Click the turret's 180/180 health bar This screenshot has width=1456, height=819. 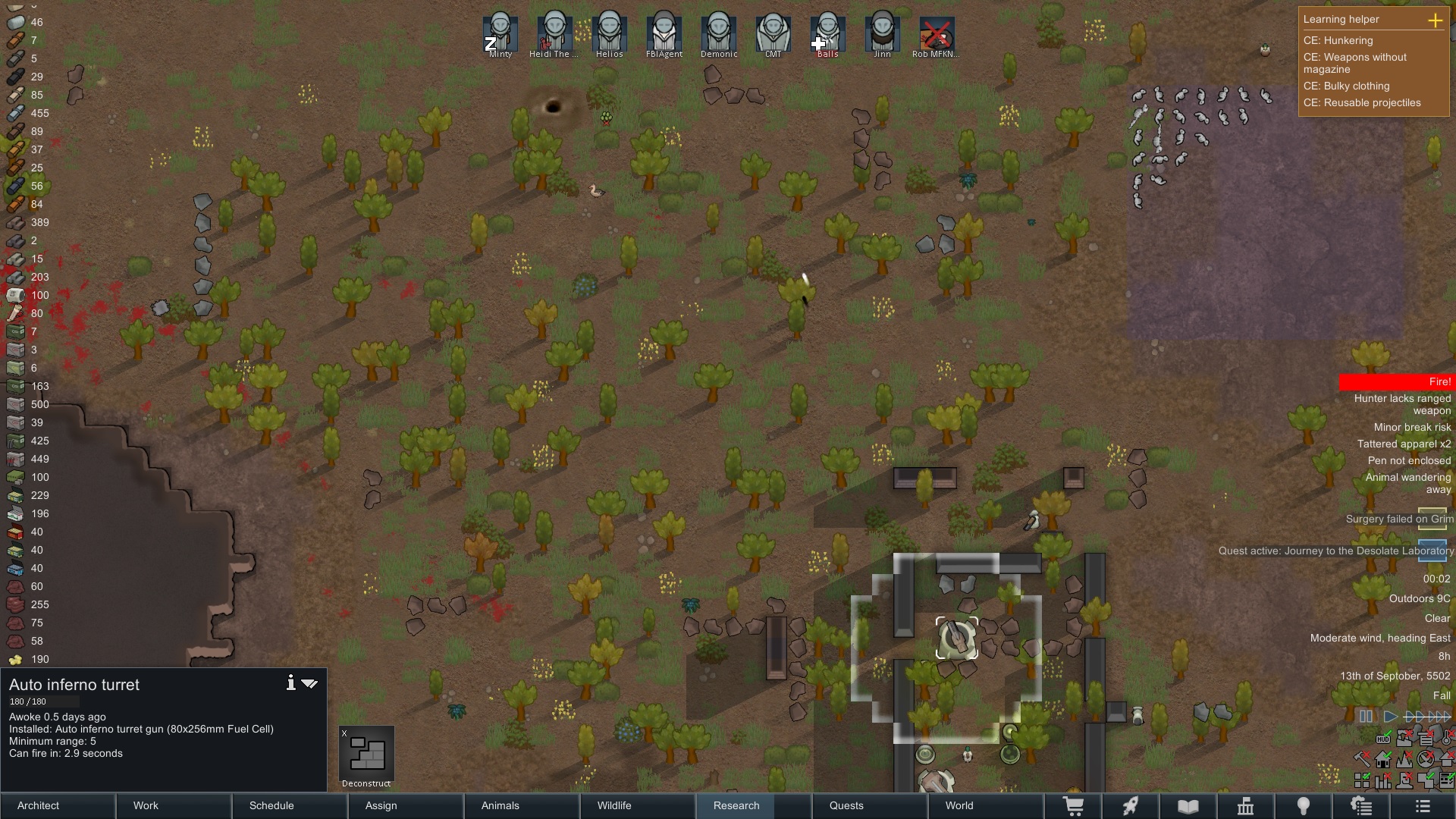click(45, 702)
